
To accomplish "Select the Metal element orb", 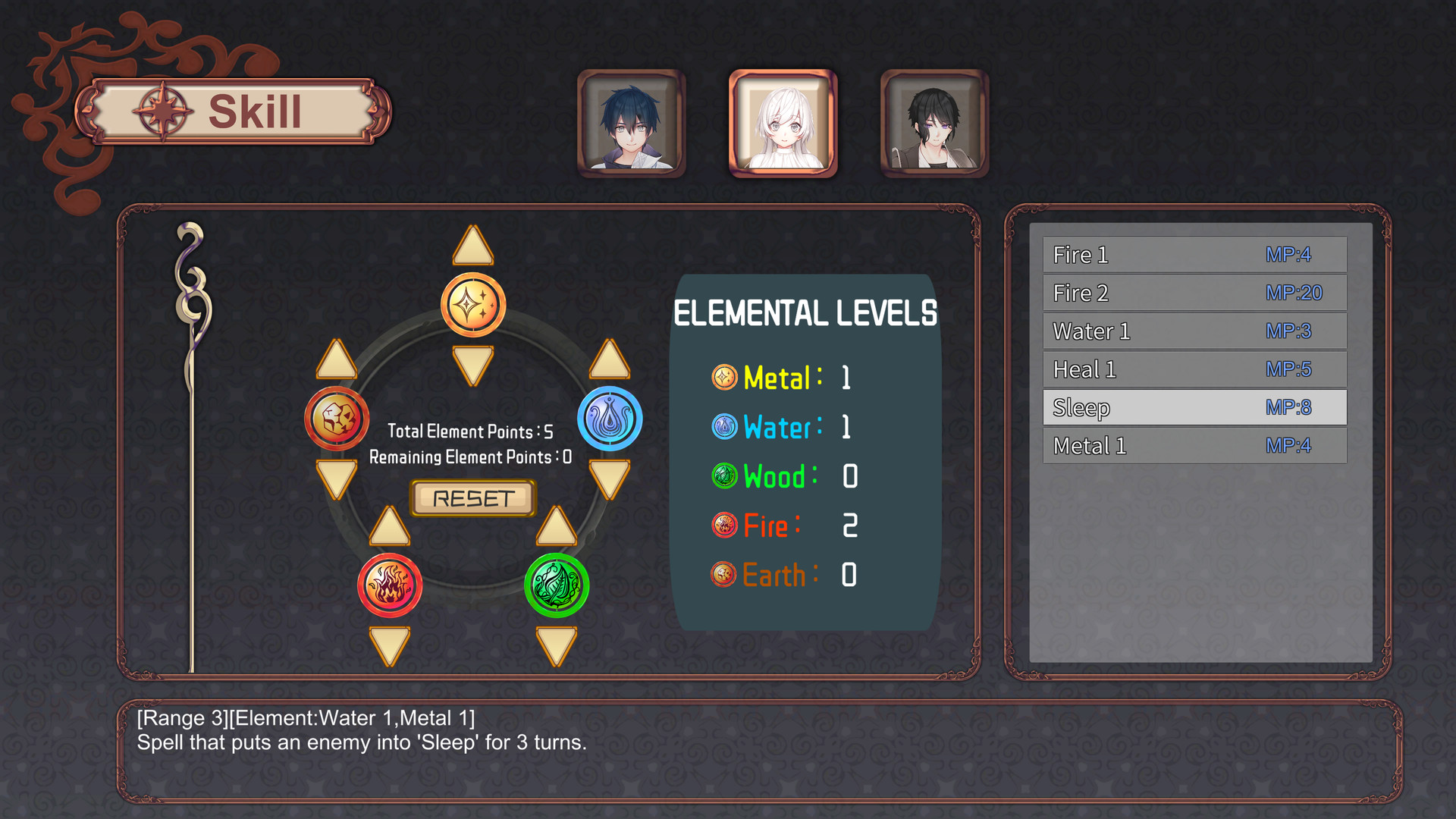I will click(472, 305).
